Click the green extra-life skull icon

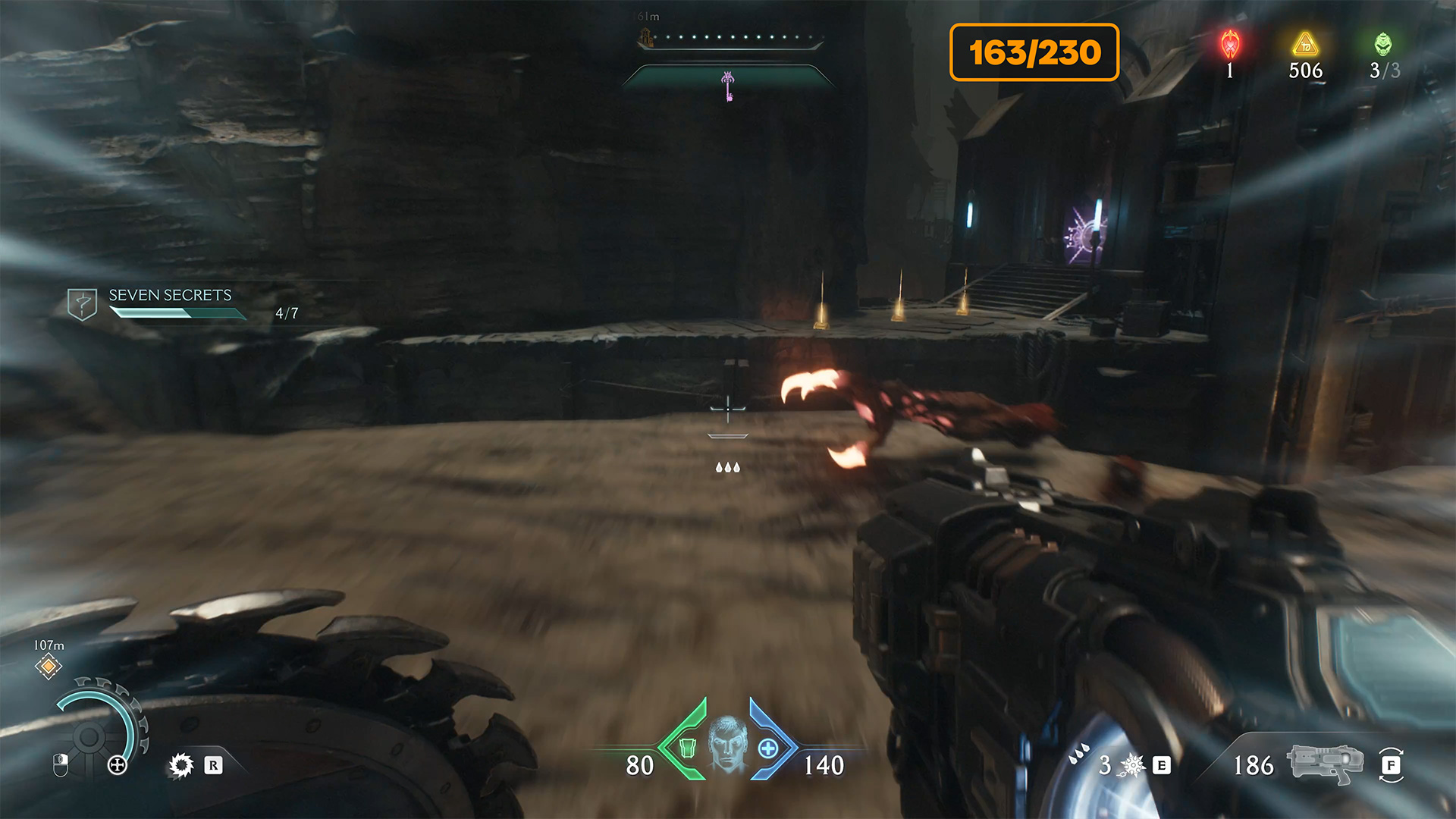click(x=1383, y=45)
